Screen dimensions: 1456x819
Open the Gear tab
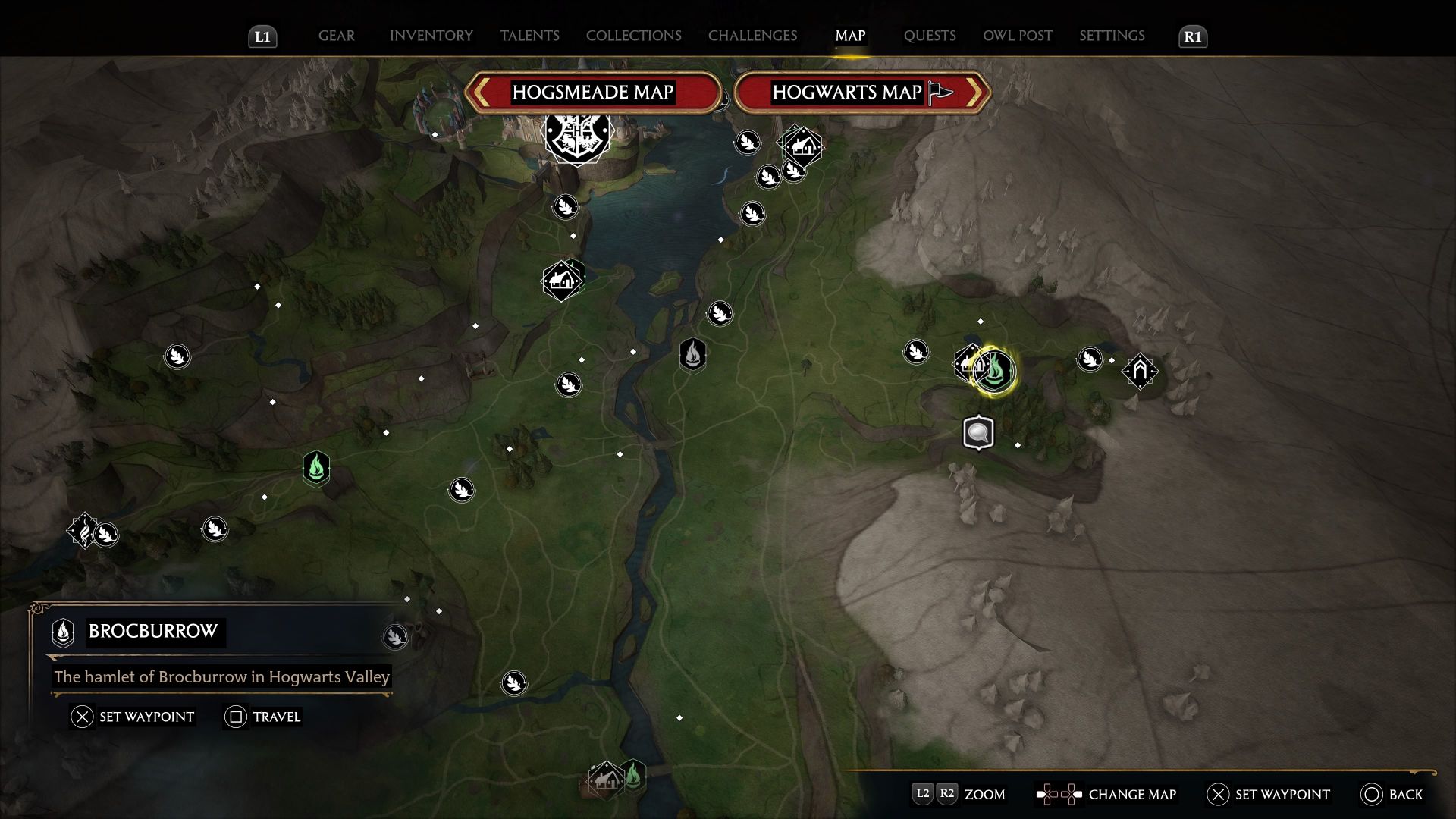[336, 36]
